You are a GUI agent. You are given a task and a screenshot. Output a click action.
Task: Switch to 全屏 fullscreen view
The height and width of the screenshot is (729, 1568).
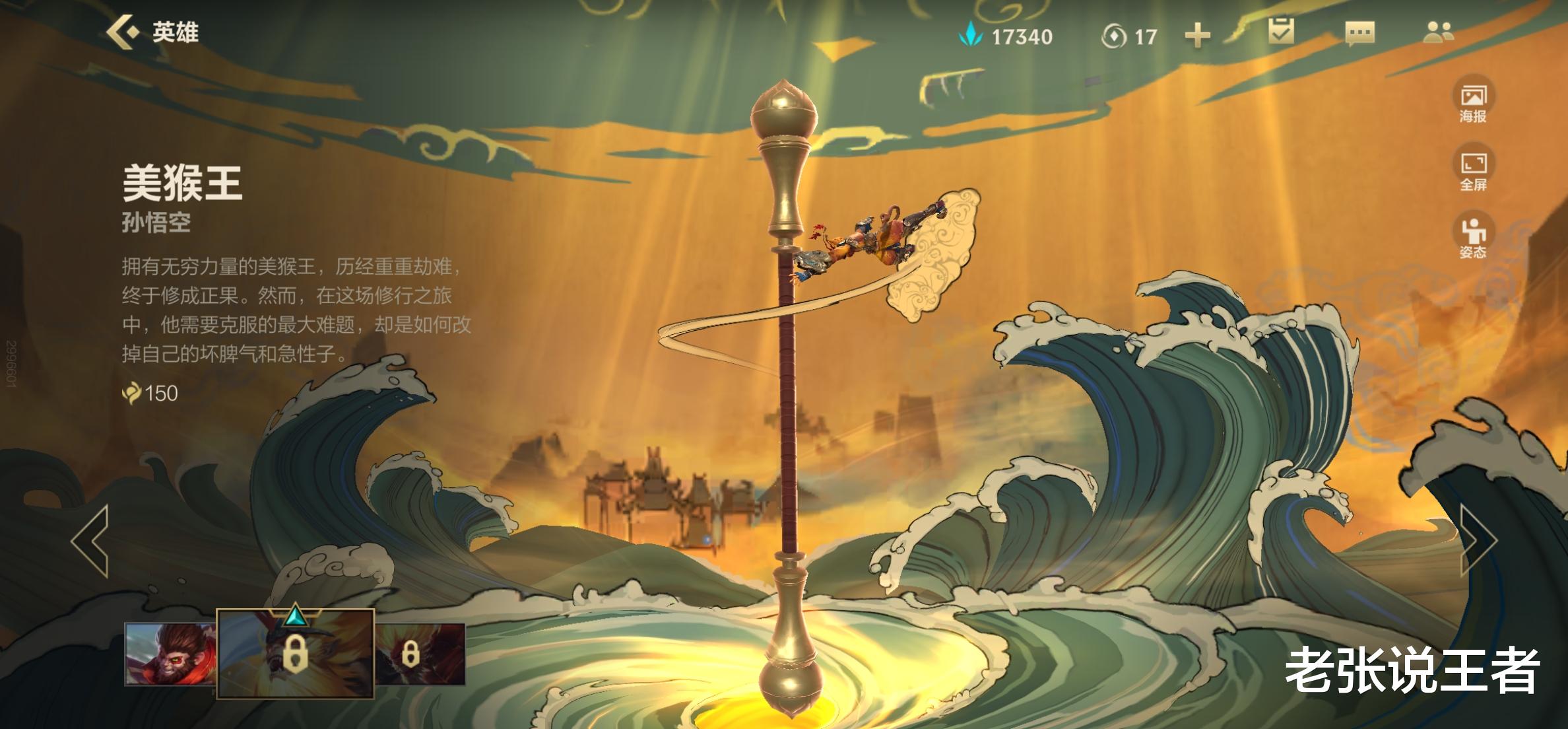1473,170
